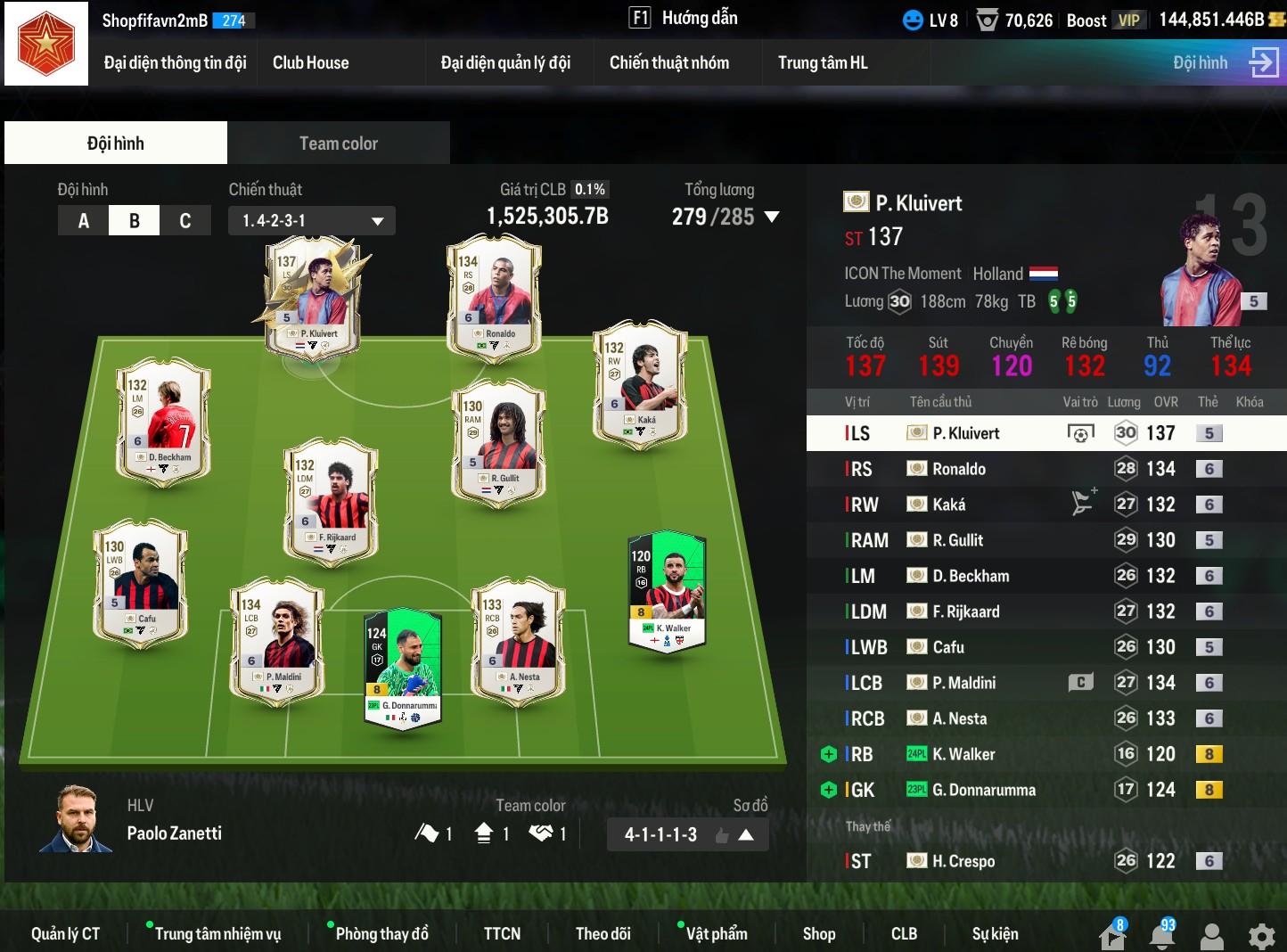Open Vật phẩm items menu

(716, 933)
